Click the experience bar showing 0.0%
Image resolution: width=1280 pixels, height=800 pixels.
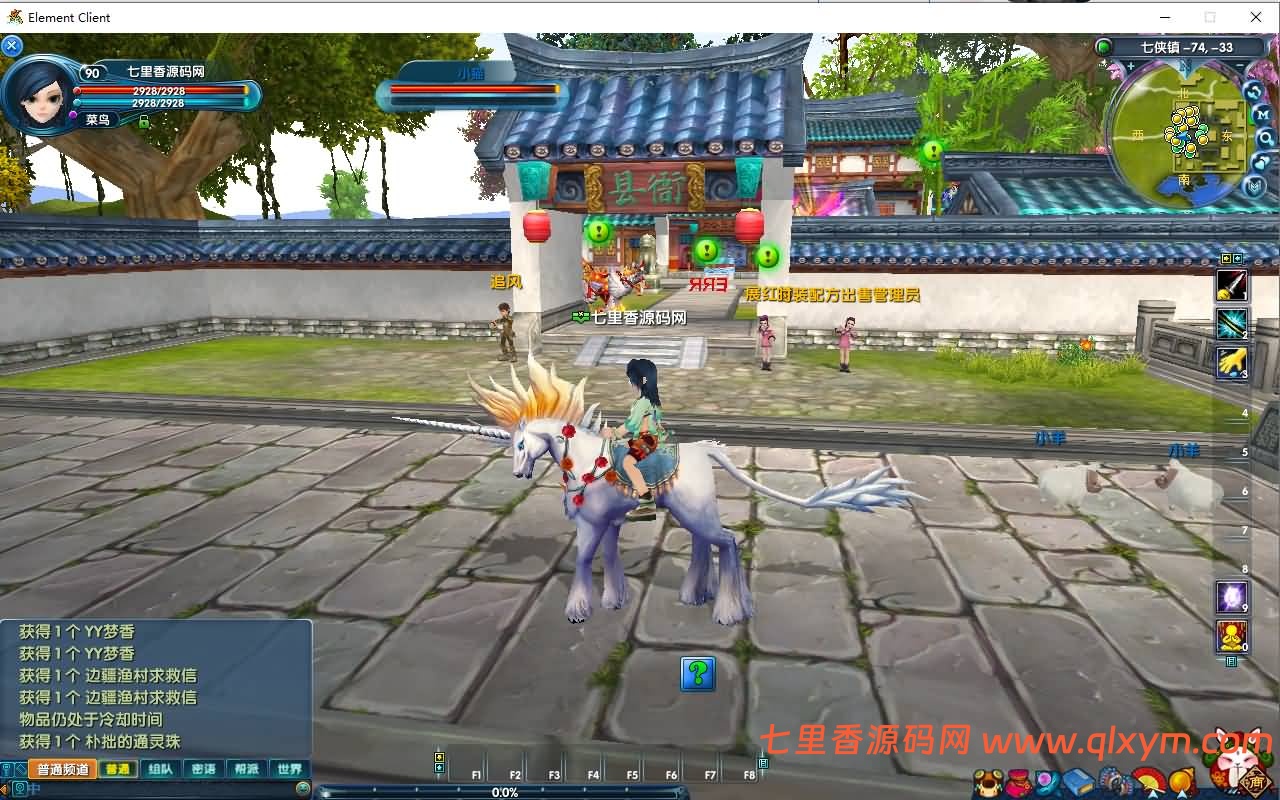pos(505,792)
